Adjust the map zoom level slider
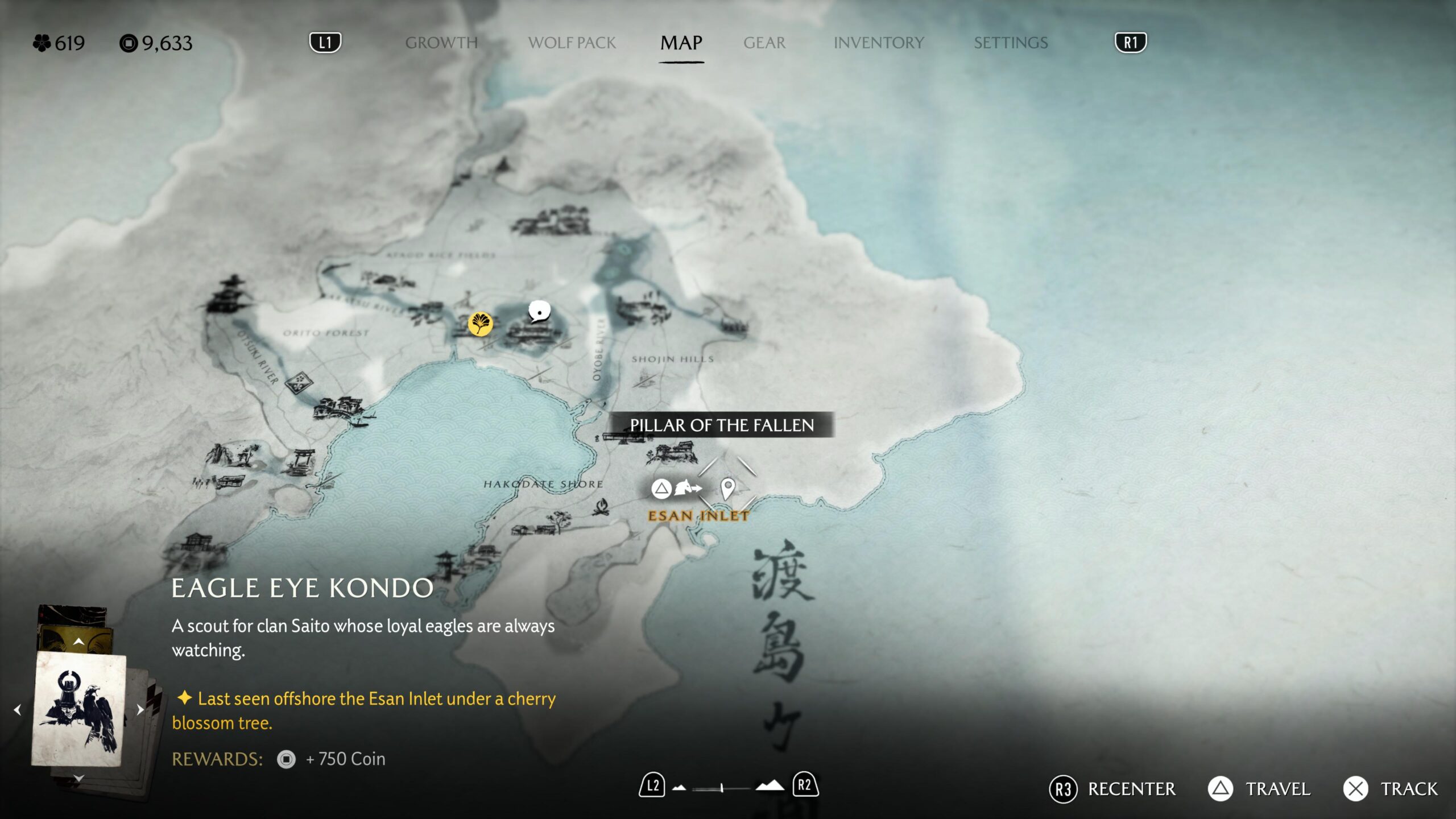The width and height of the screenshot is (1456, 819). (x=721, y=788)
